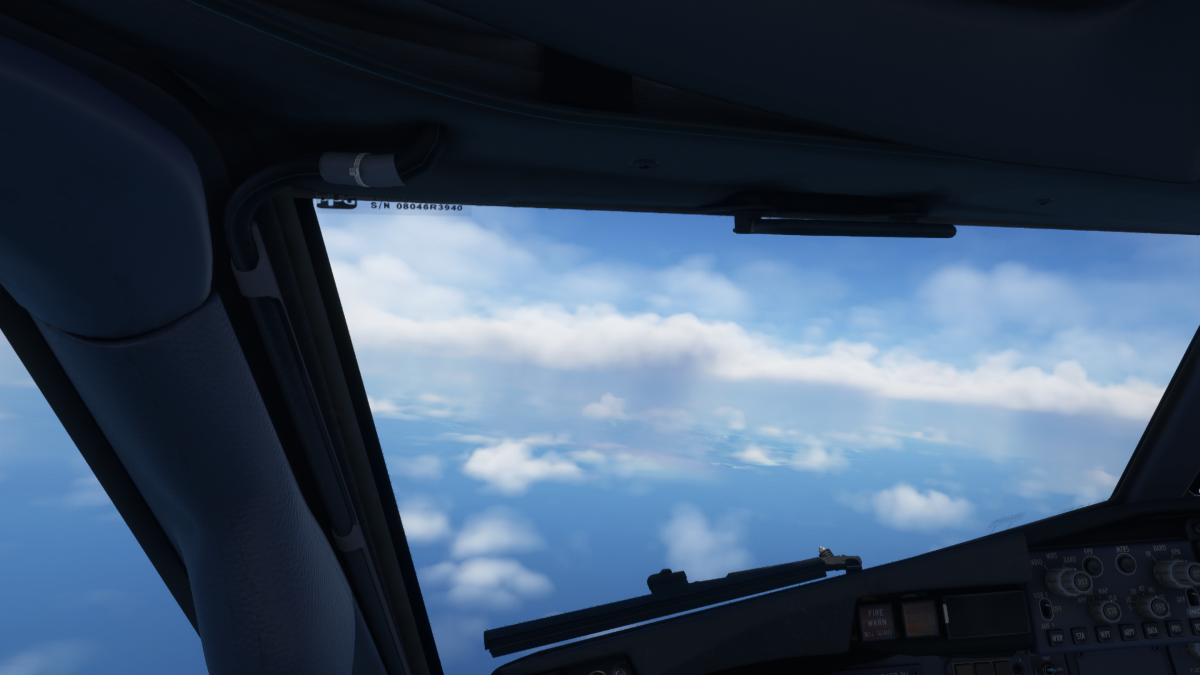
Task: Reset the Master Caution light
Action: coord(920,618)
